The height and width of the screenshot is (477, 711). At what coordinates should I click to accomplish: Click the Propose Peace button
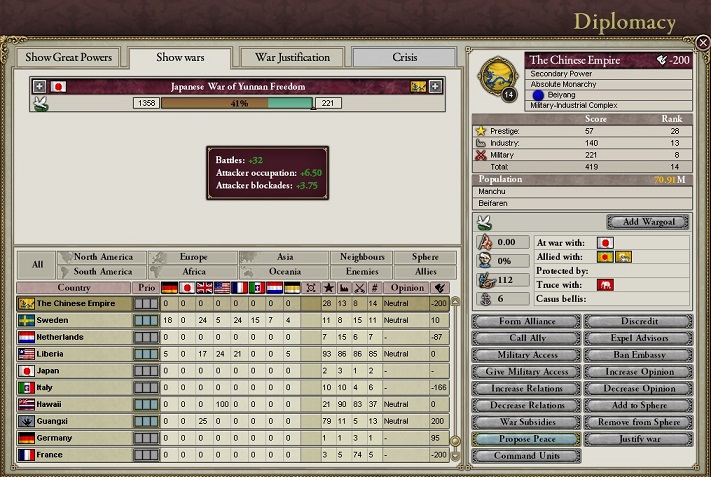(526, 439)
